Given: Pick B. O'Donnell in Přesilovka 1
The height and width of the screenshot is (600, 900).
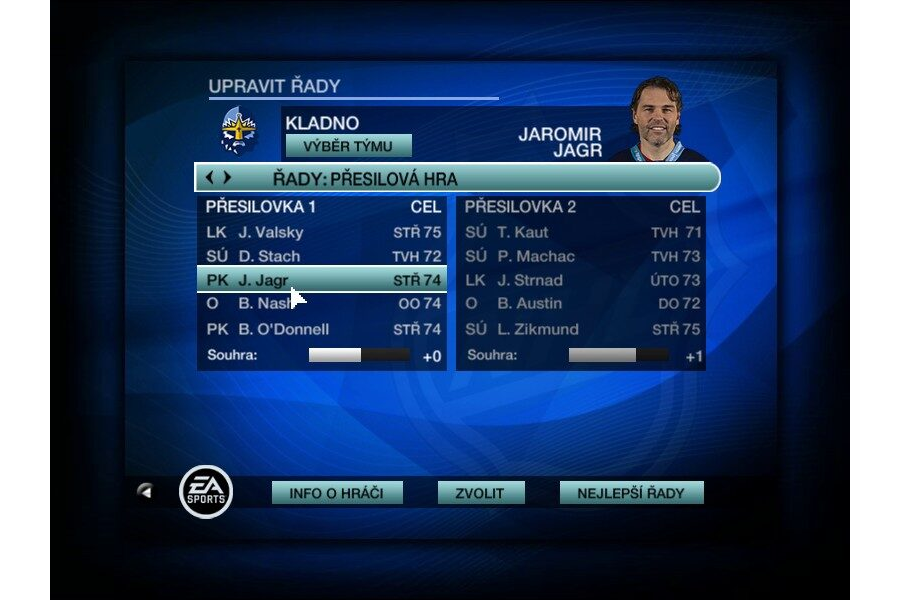Looking at the screenshot, I should pyautogui.click(x=322, y=329).
